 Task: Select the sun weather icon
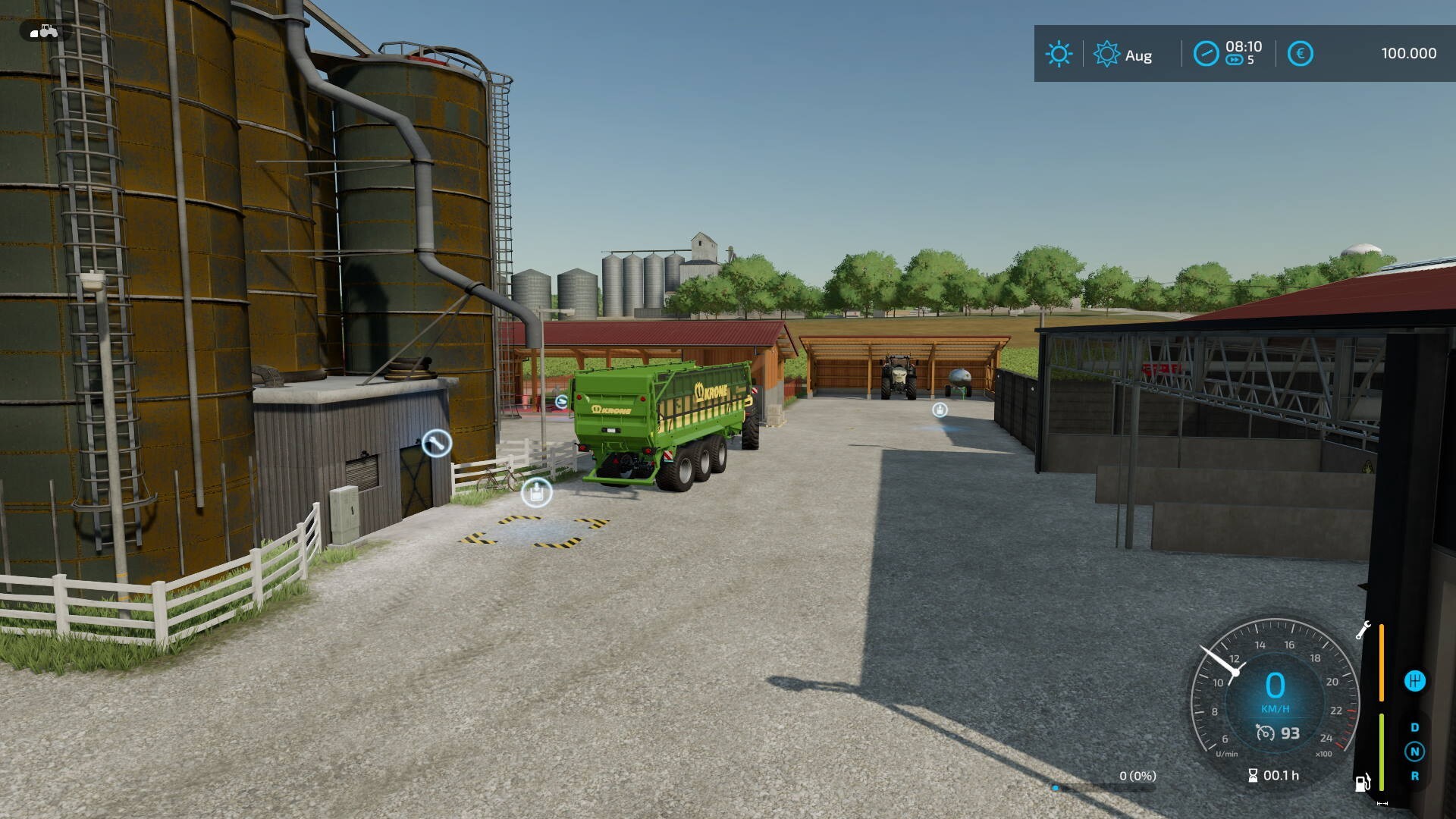click(1059, 54)
